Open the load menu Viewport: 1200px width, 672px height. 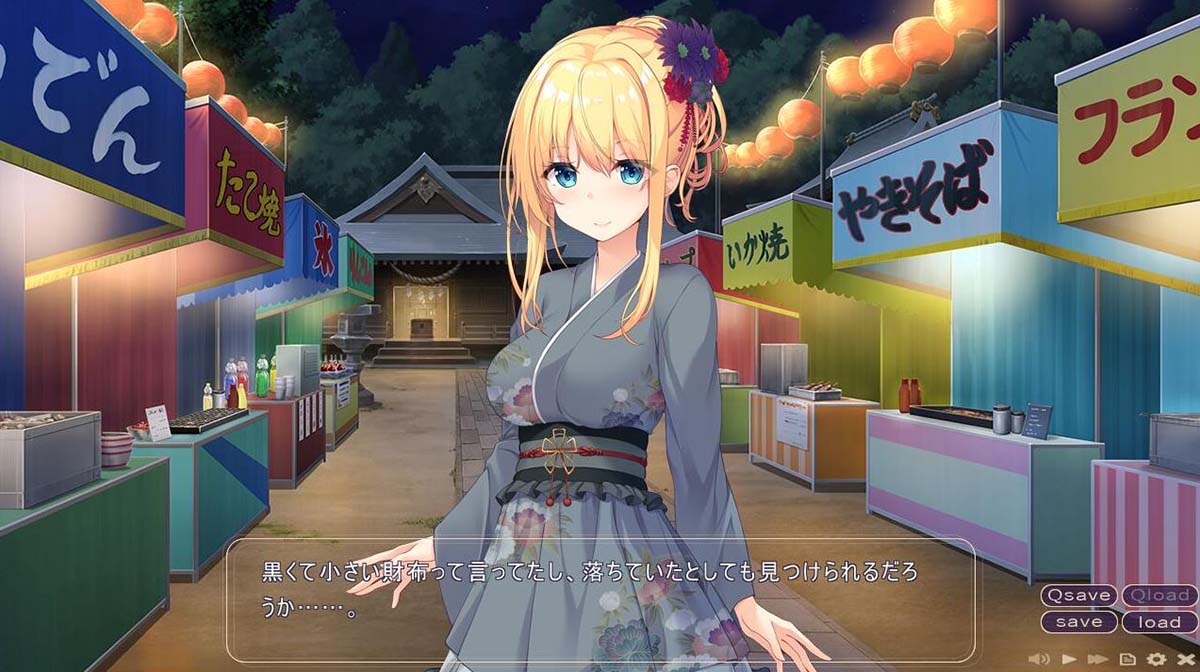click(x=1159, y=621)
